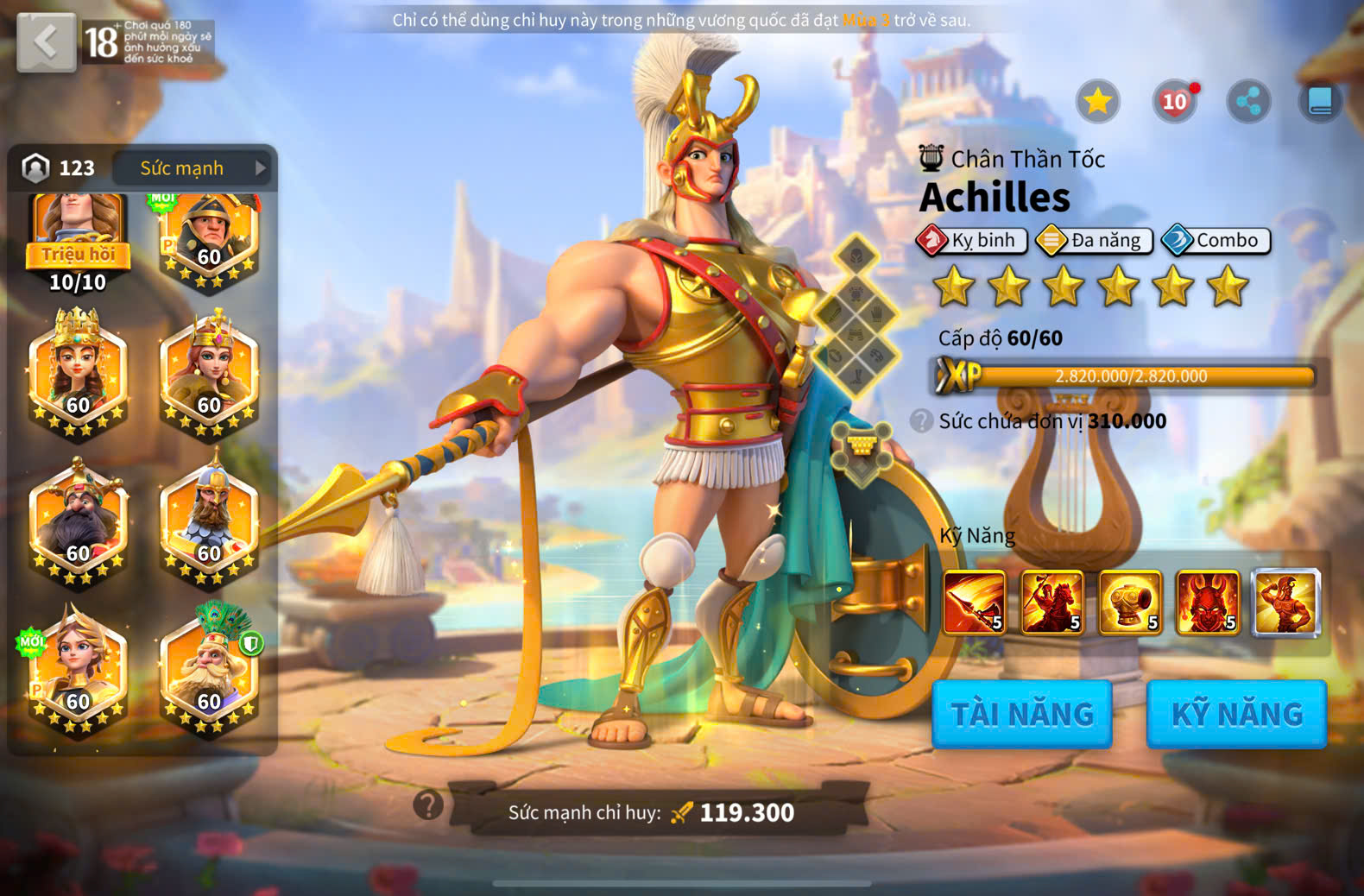Viewport: 1364px width, 896px height.
Task: Open the commander power help question mark
Action: (428, 805)
